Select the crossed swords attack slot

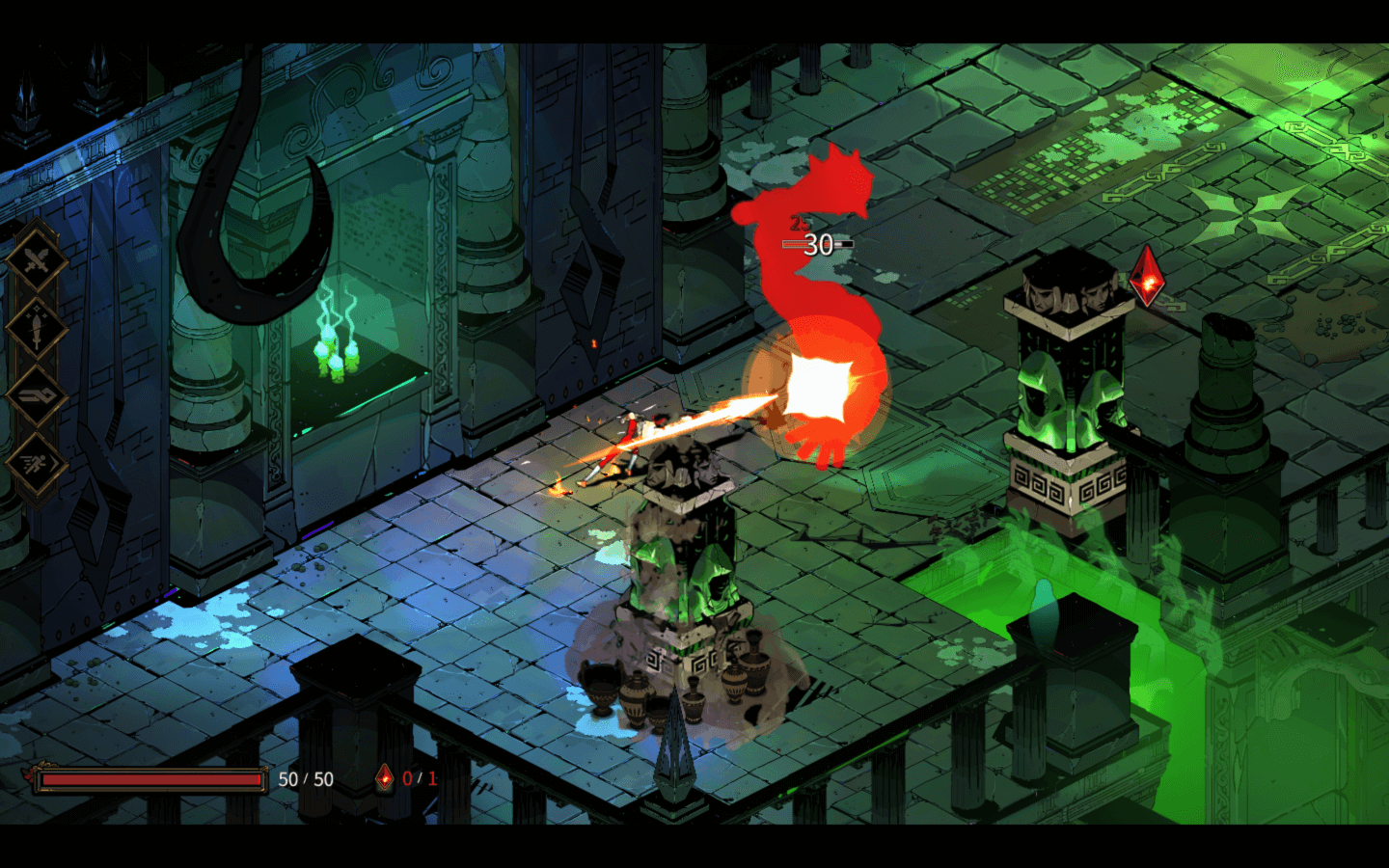(37, 258)
